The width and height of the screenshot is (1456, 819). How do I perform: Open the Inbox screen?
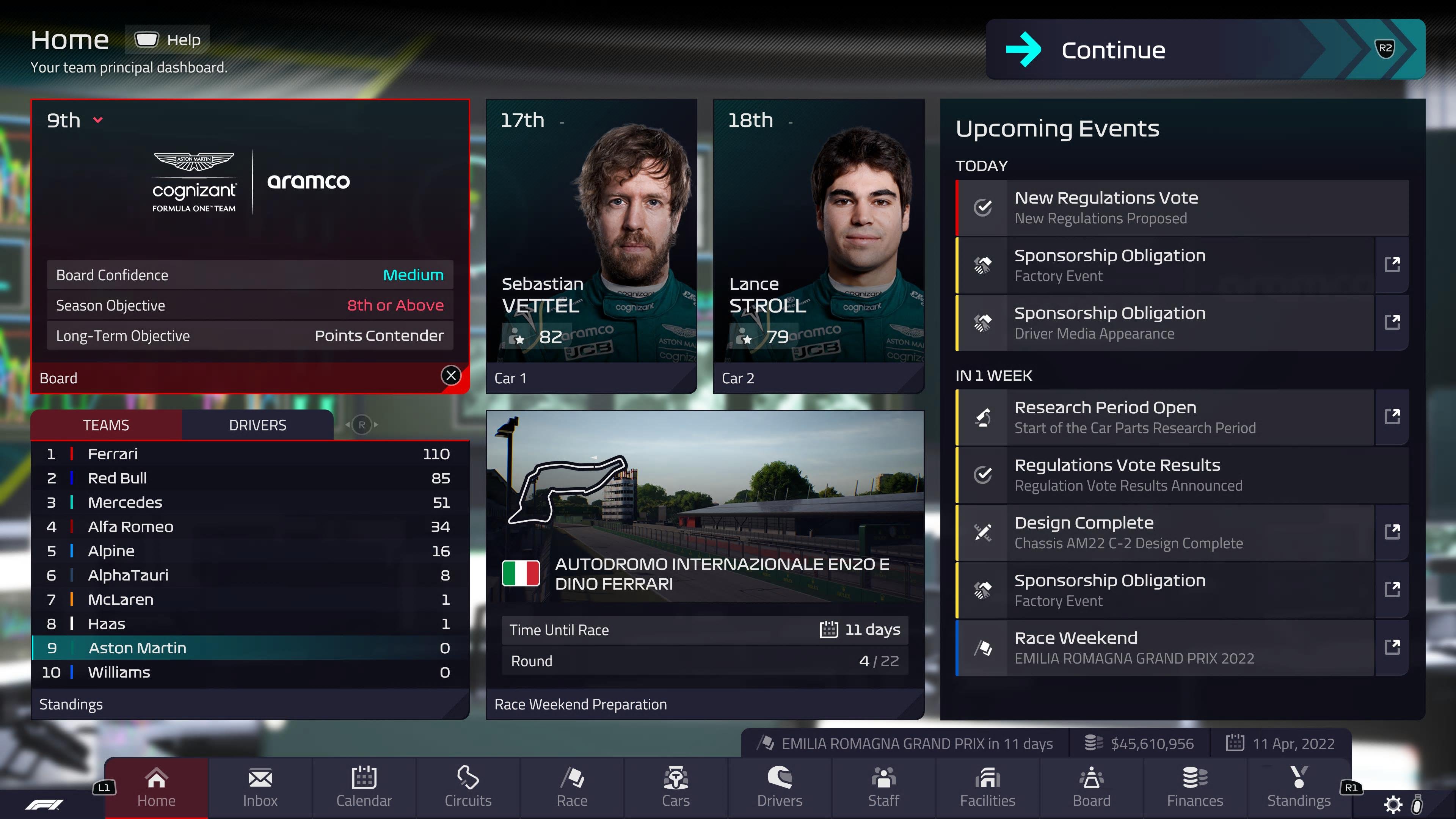260,788
